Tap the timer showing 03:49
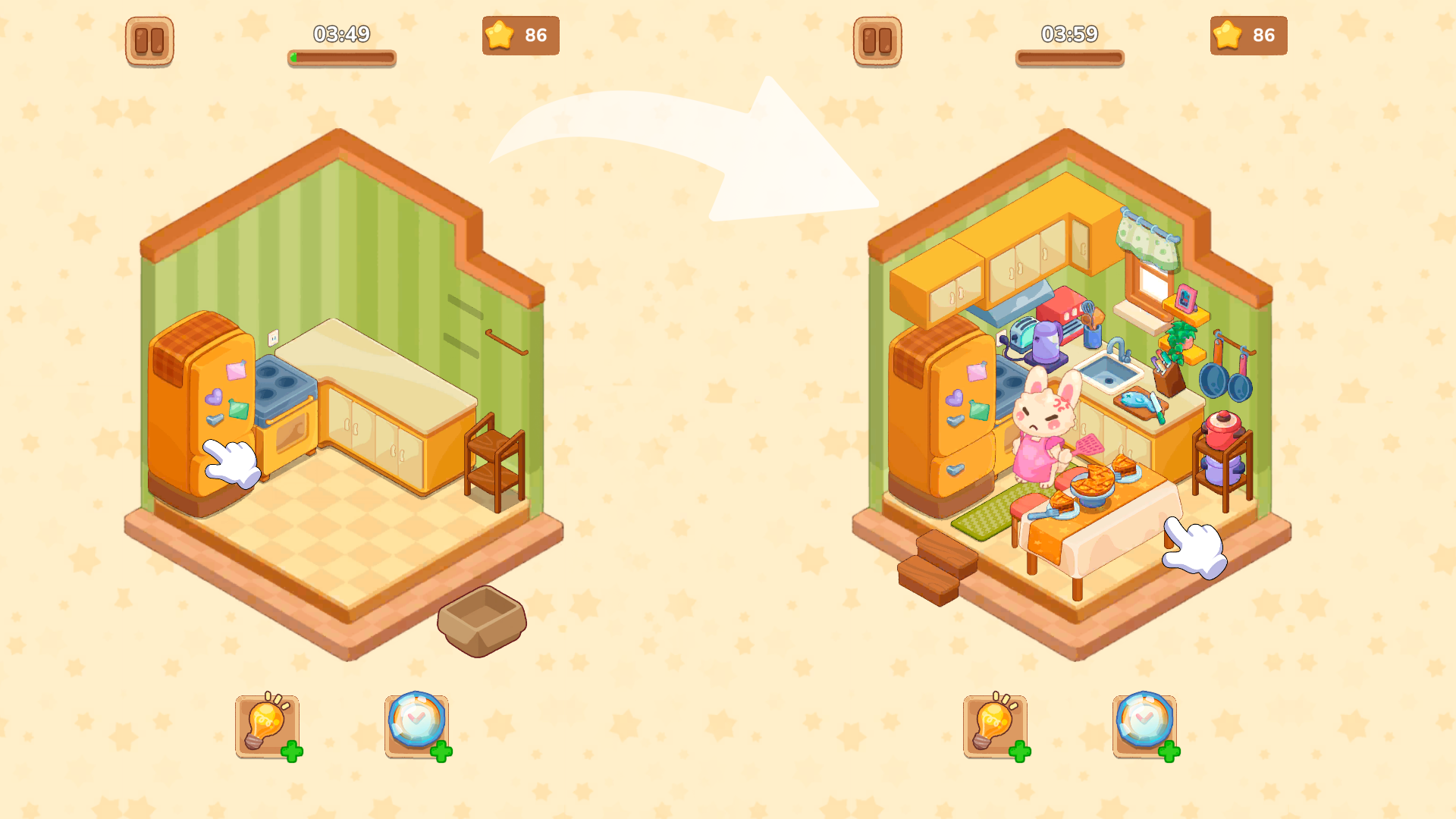The height and width of the screenshot is (819, 1456). 340,33
